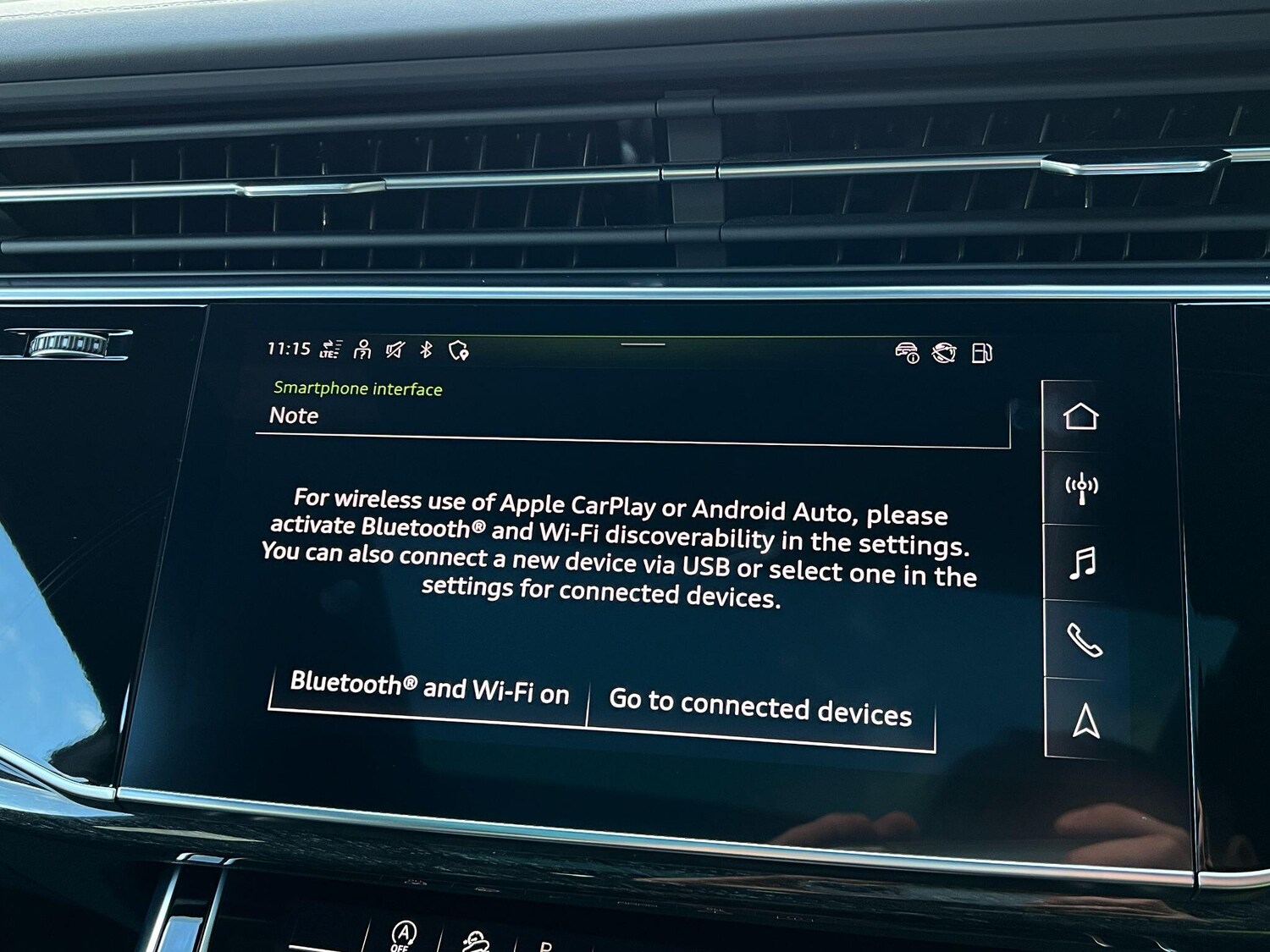Tap the muted speaker status icon

click(x=395, y=349)
